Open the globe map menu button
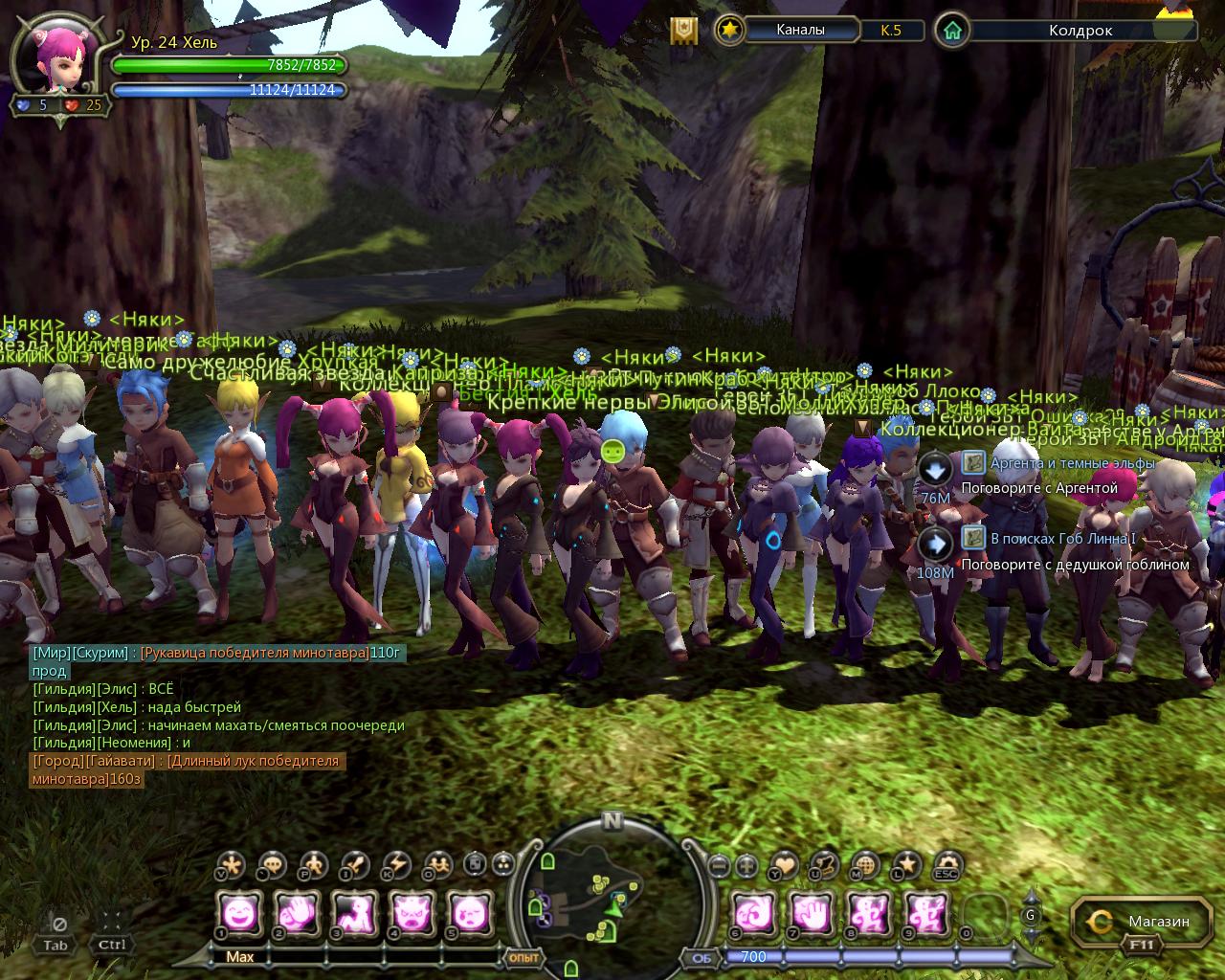Viewport: 1225px width, 980px height. click(865, 865)
